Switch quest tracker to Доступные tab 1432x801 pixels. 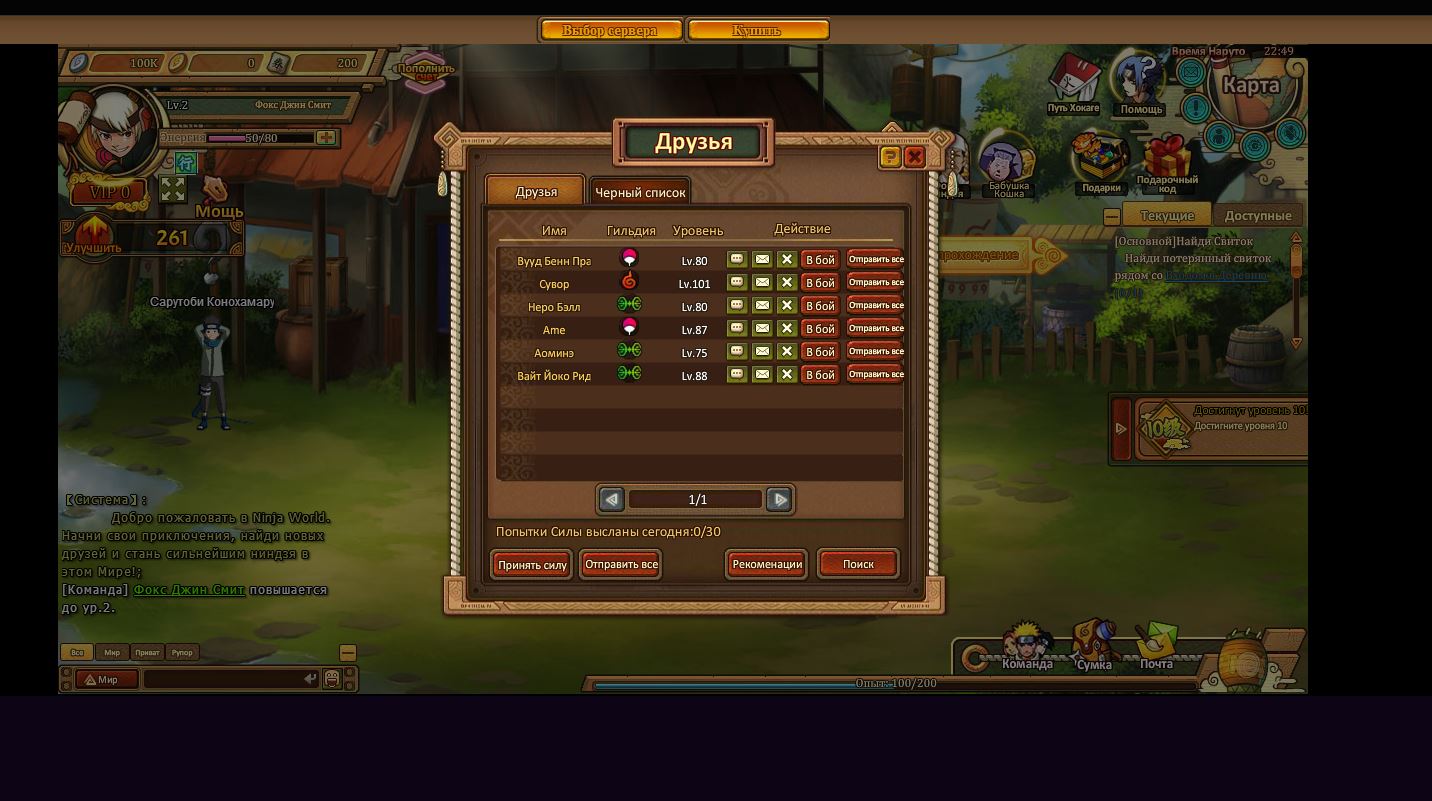pyautogui.click(x=1258, y=215)
